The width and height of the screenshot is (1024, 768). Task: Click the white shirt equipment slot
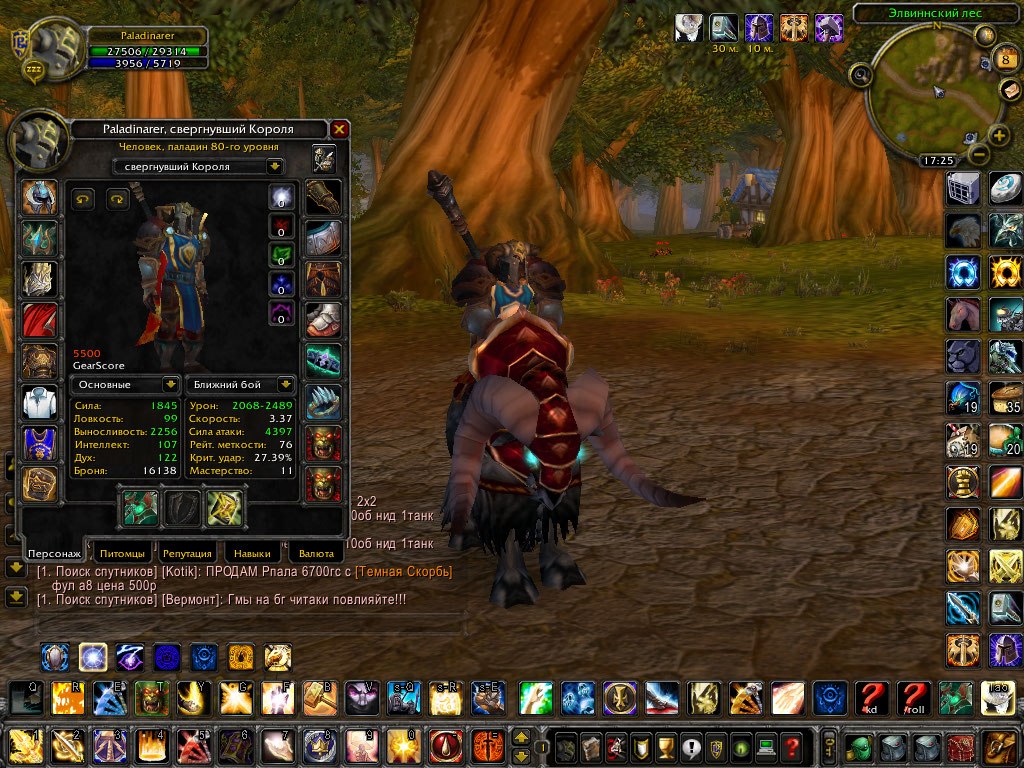point(40,402)
